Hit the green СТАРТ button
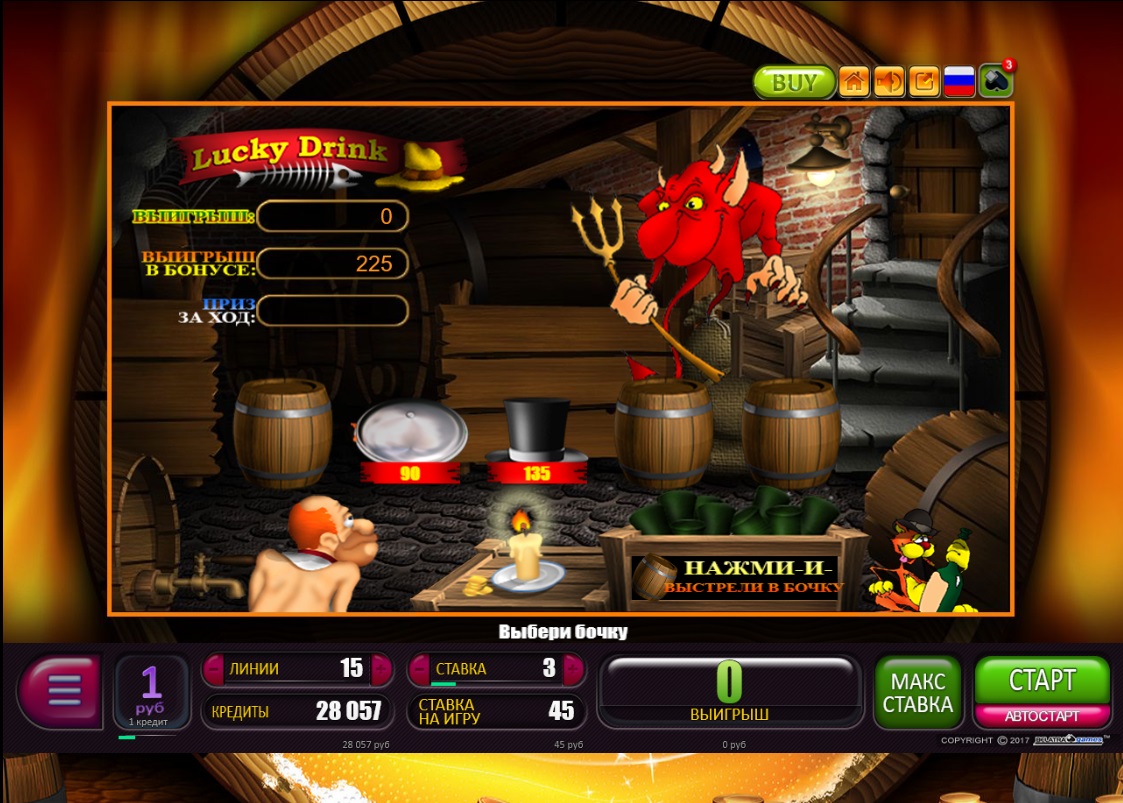 1042,681
